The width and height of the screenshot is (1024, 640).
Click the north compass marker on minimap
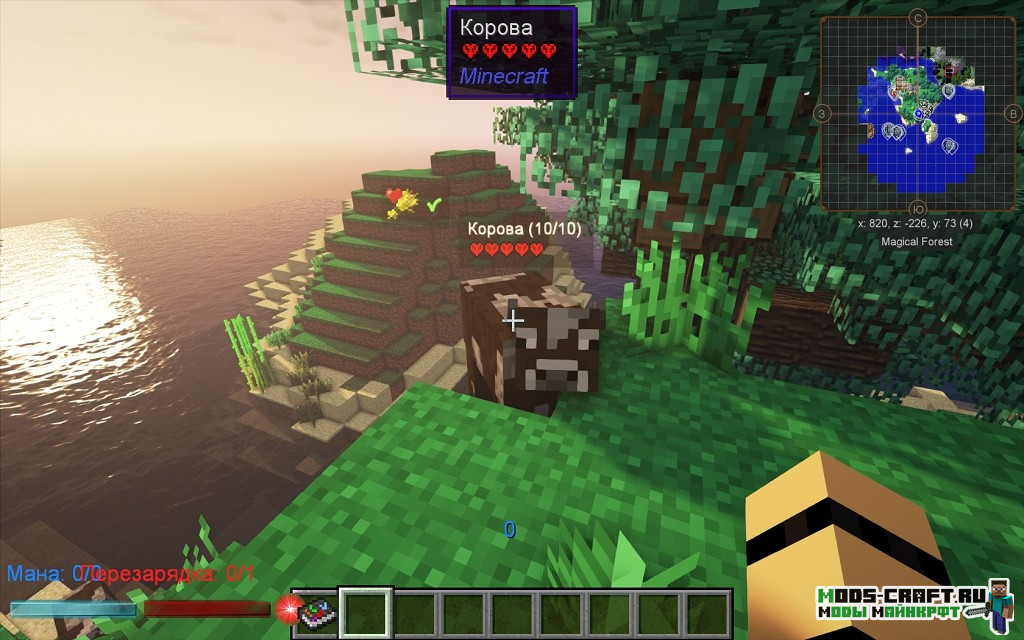(918, 17)
